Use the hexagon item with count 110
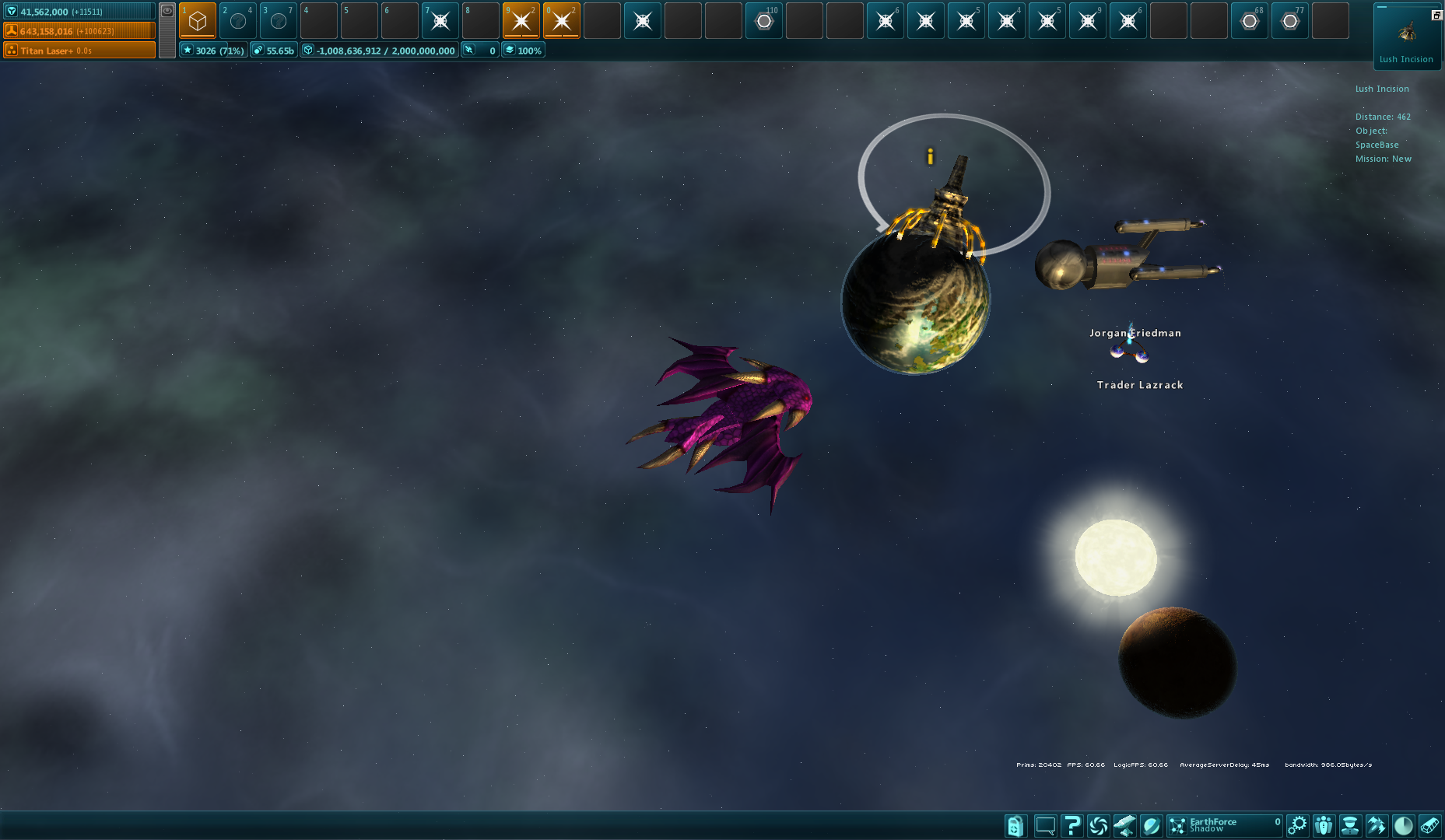 coord(764,21)
